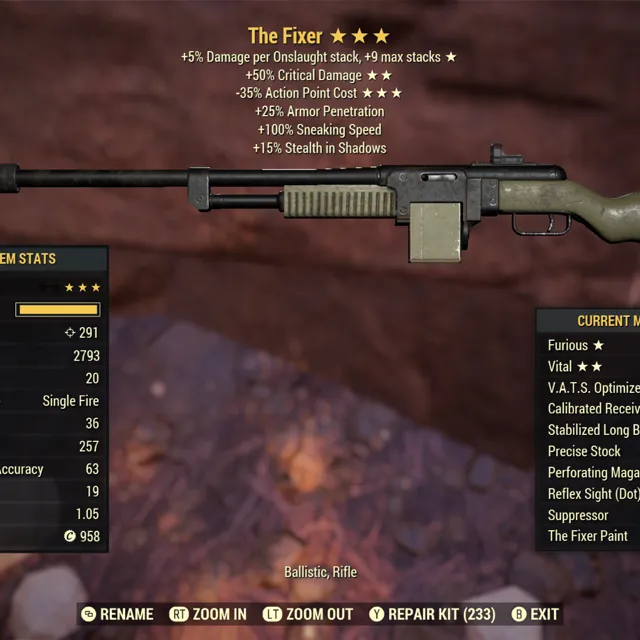The height and width of the screenshot is (640, 640).
Task: Select the Furious mod entry
Action: point(590,345)
